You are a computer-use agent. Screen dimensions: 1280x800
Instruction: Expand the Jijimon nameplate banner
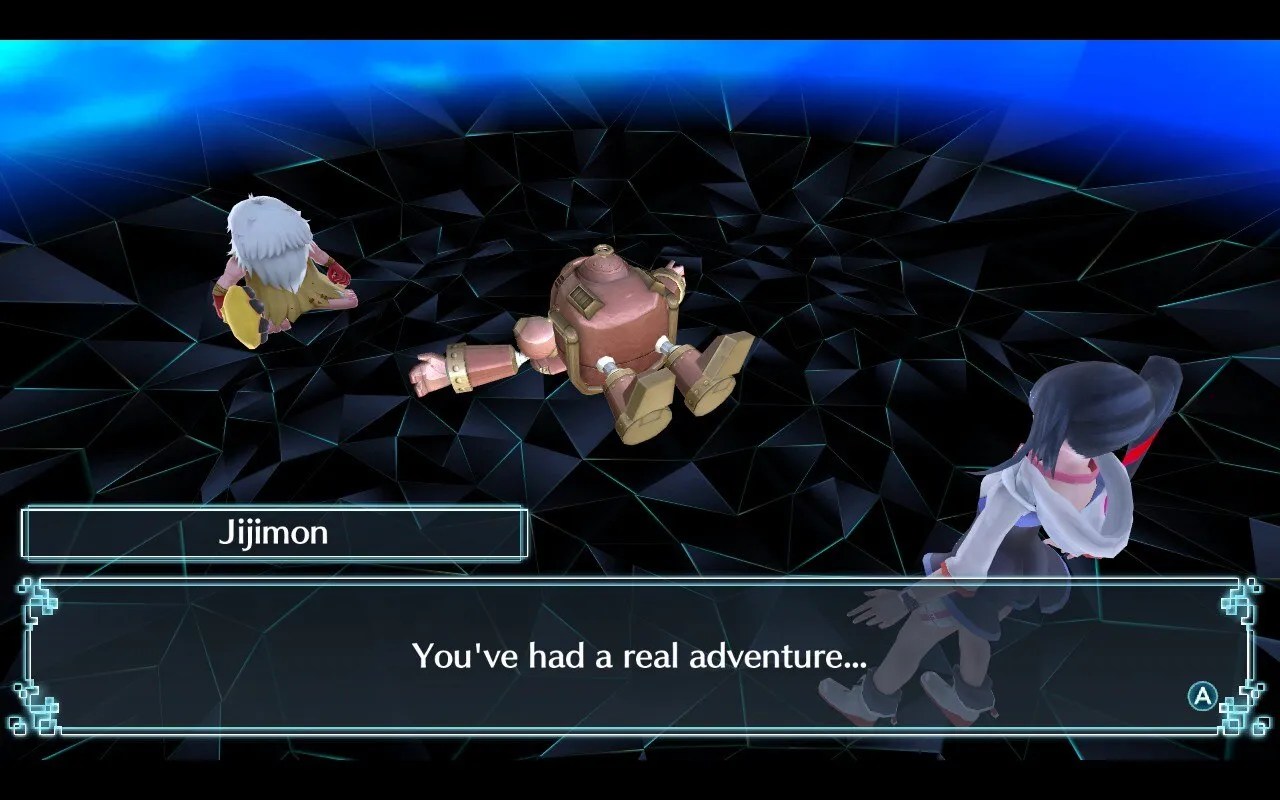[x=275, y=533]
